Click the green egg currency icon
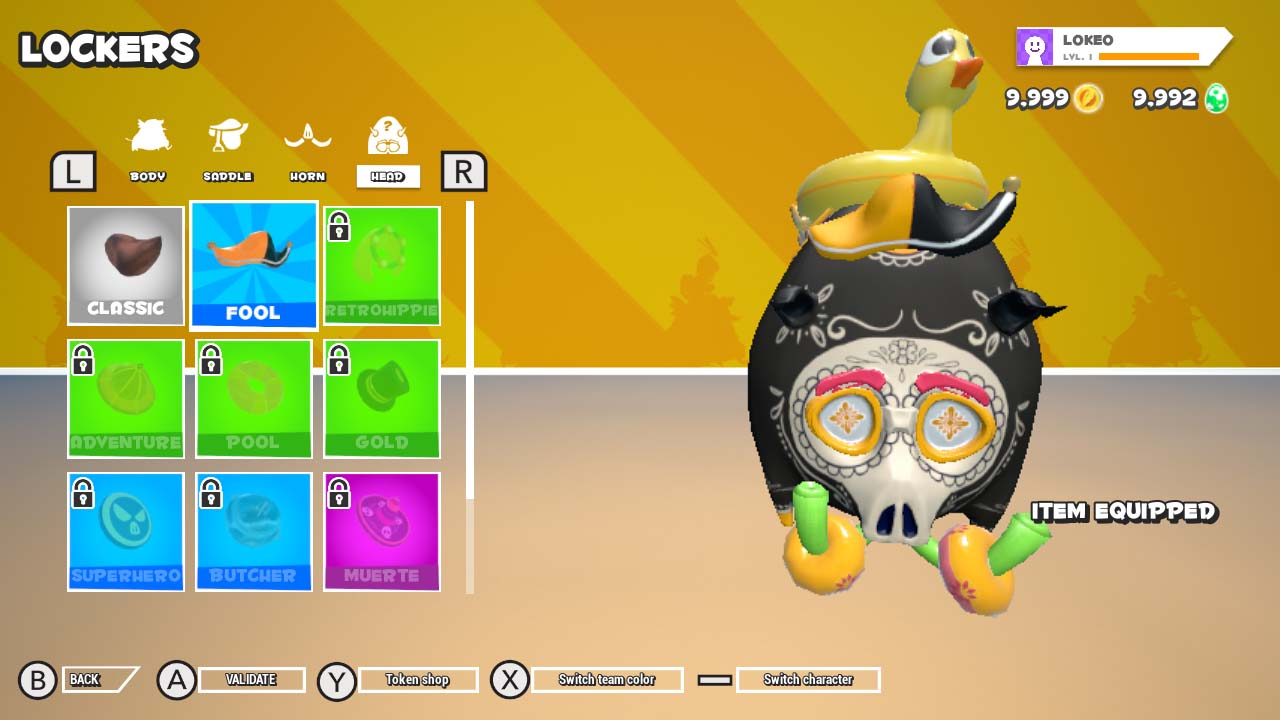 point(1213,99)
